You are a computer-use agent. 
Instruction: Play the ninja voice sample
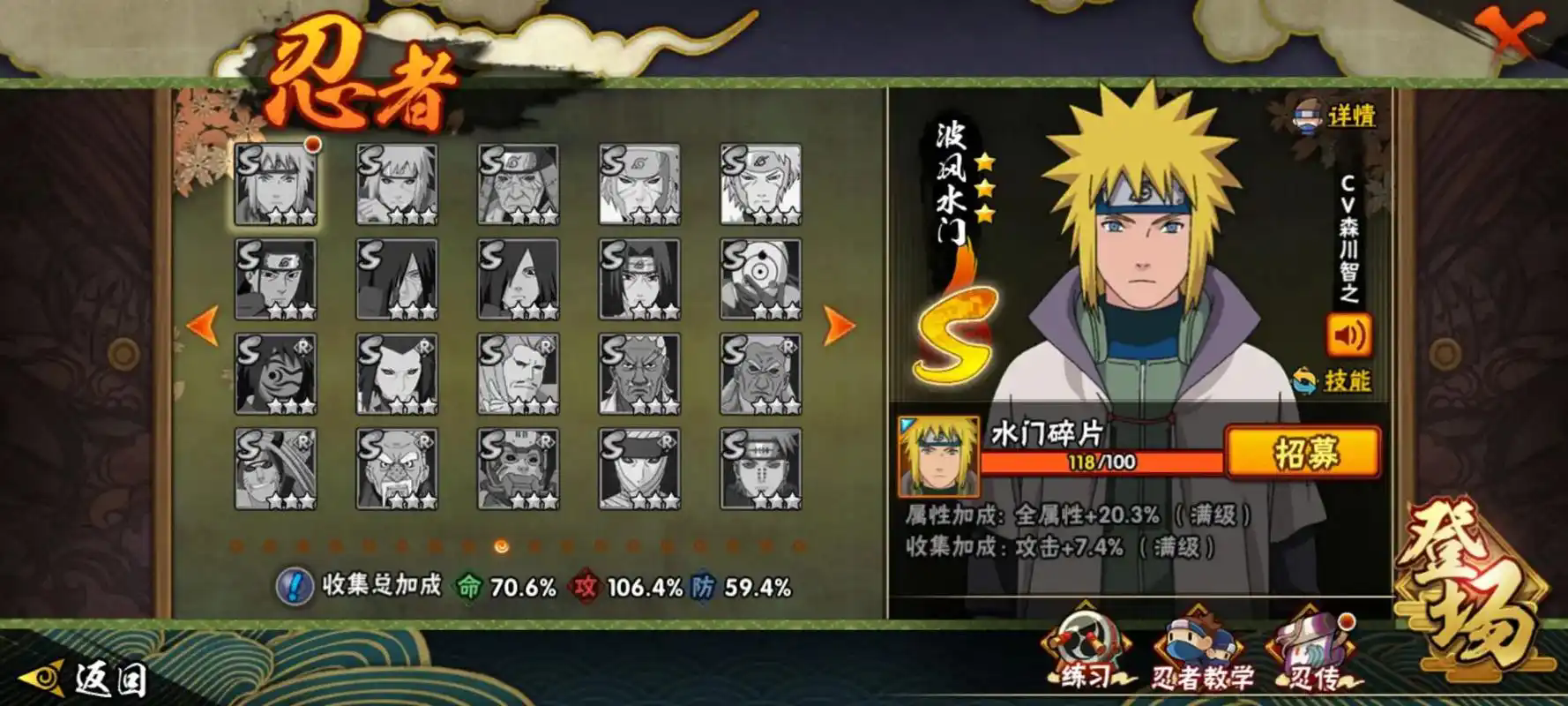(x=1348, y=335)
